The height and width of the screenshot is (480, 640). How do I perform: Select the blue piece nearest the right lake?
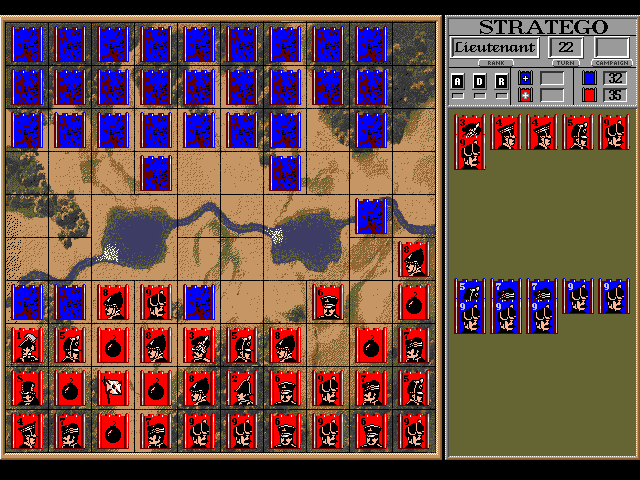point(371,215)
